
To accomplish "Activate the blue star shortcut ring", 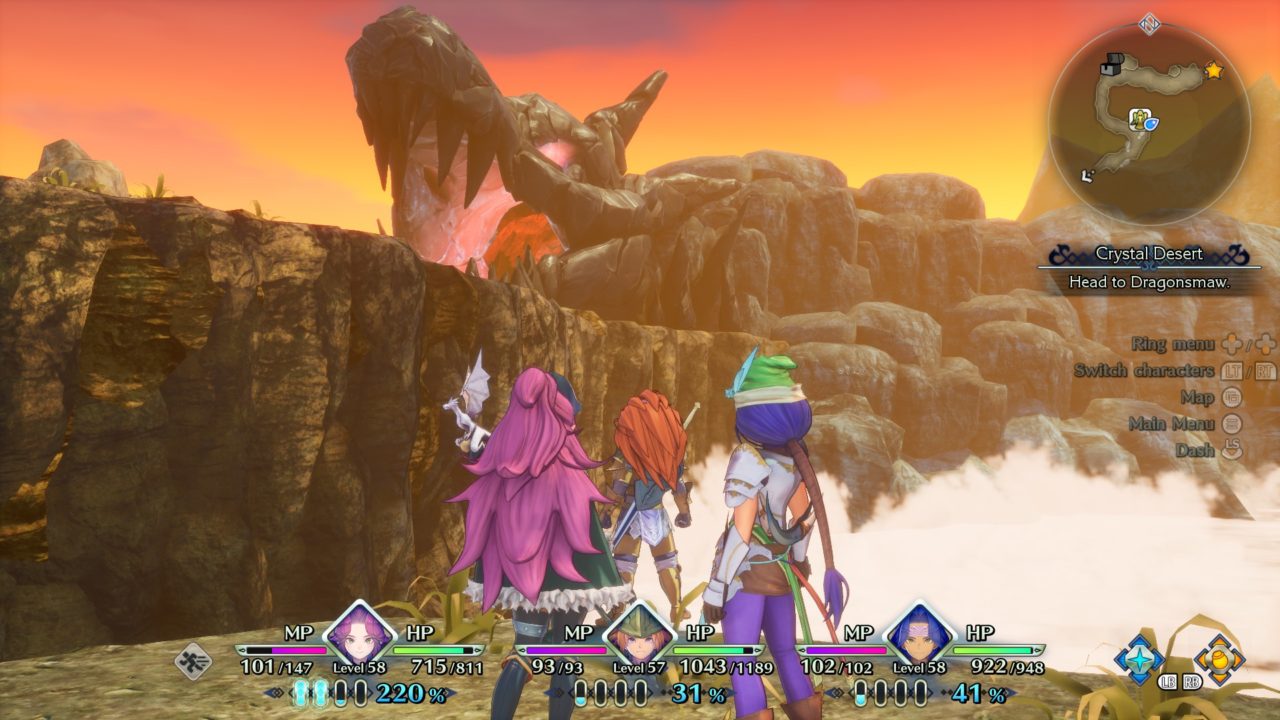I will [x=1139, y=659].
